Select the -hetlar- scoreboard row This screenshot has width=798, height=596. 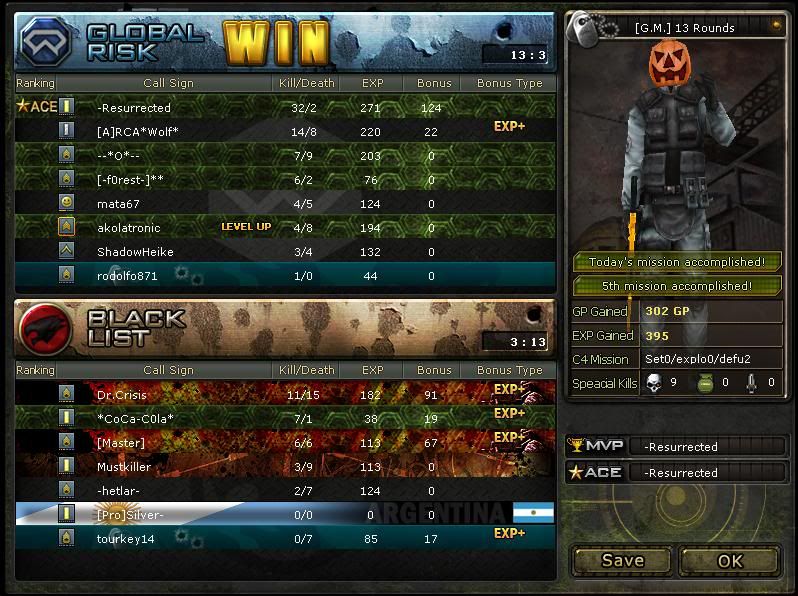(285, 490)
